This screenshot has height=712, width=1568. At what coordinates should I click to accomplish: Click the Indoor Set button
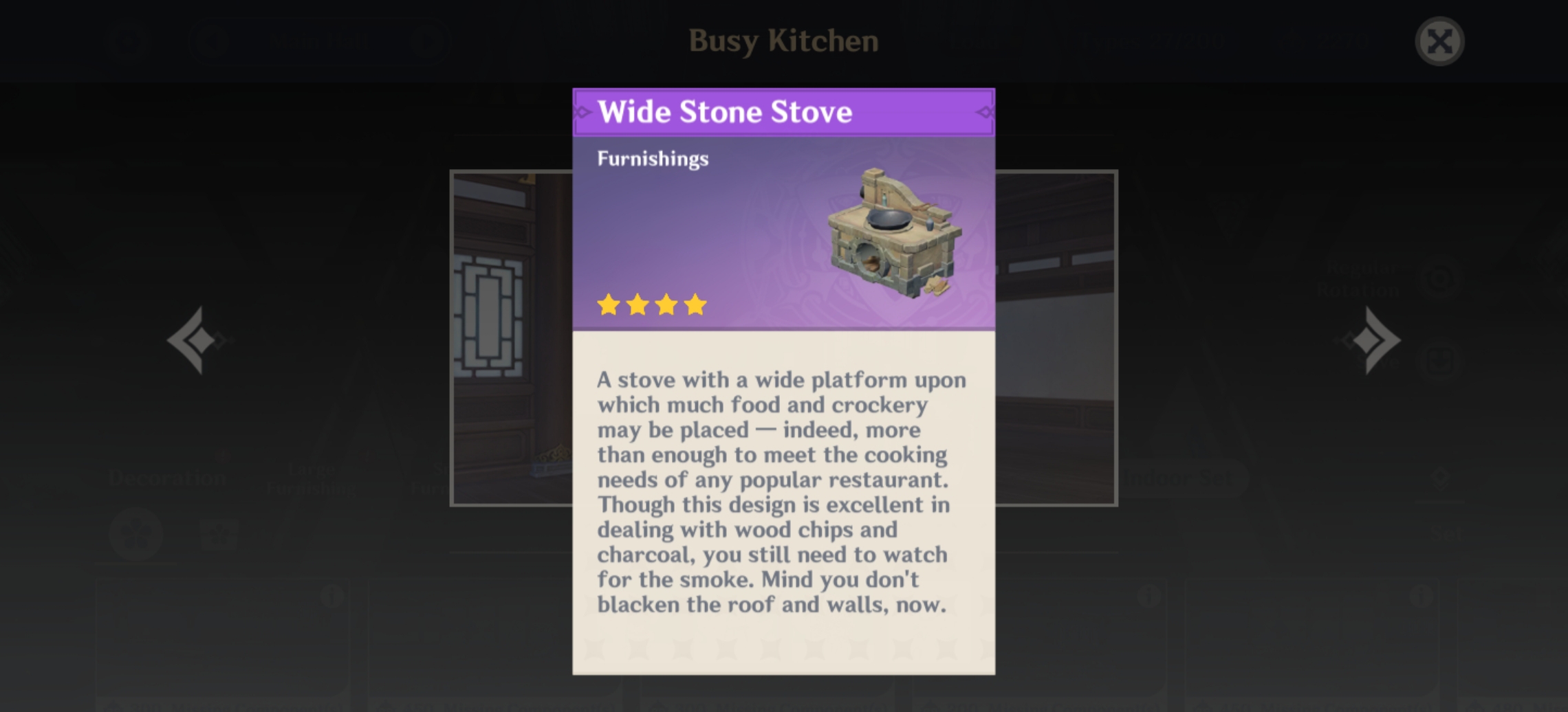point(1178,476)
